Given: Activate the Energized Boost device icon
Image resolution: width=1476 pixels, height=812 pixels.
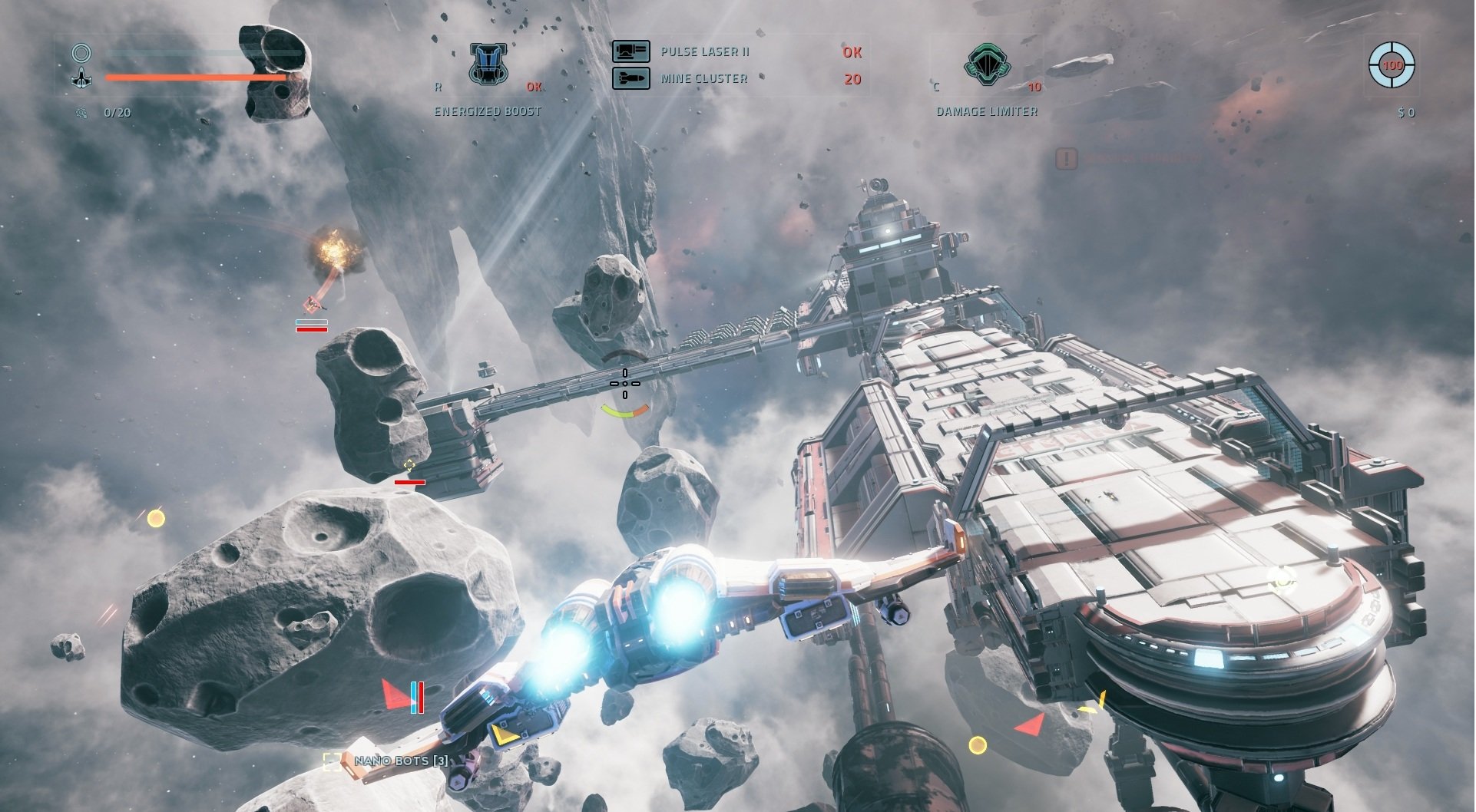Looking at the screenshot, I should 488,64.
